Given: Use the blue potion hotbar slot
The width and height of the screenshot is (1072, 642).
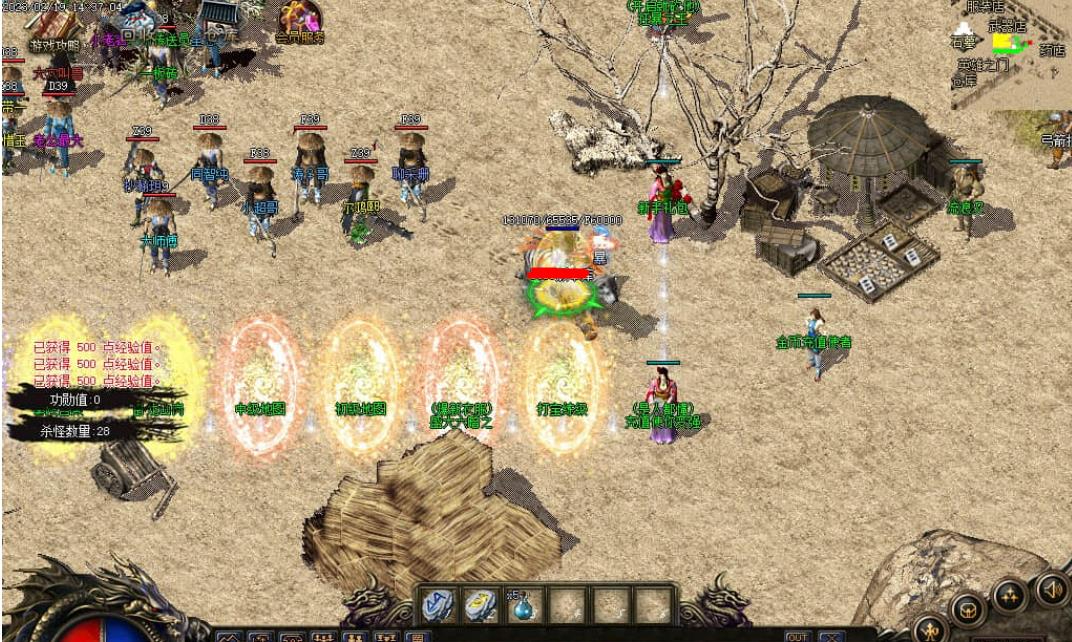Looking at the screenshot, I should click(x=524, y=604).
